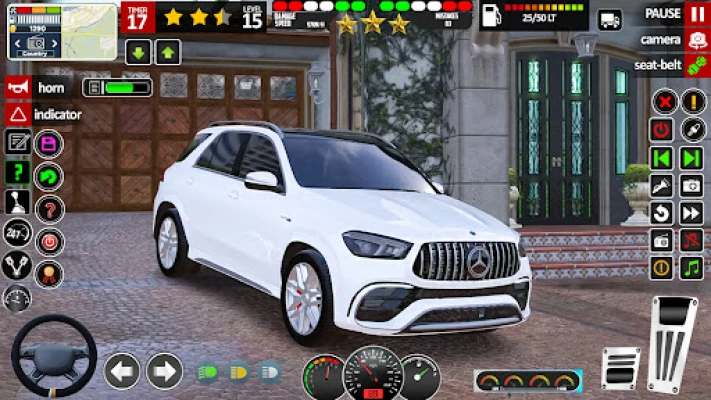The width and height of the screenshot is (711, 400).
Task: Open the minimap
Action: (48, 30)
